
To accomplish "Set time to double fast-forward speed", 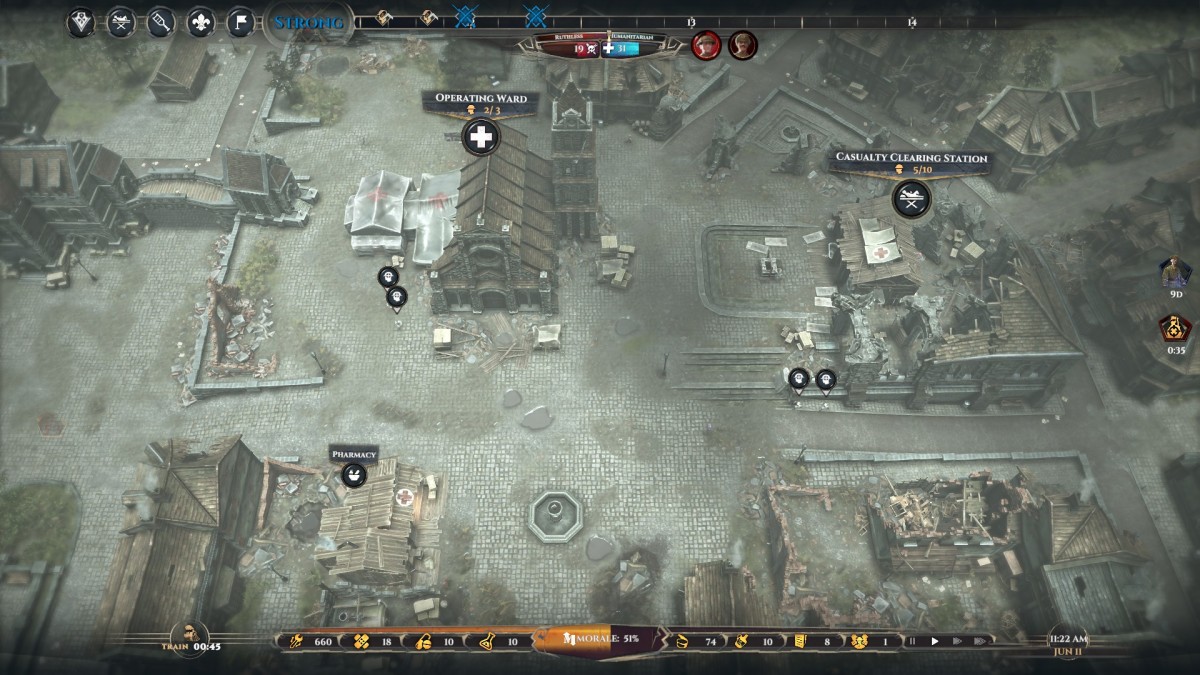I will (x=958, y=641).
